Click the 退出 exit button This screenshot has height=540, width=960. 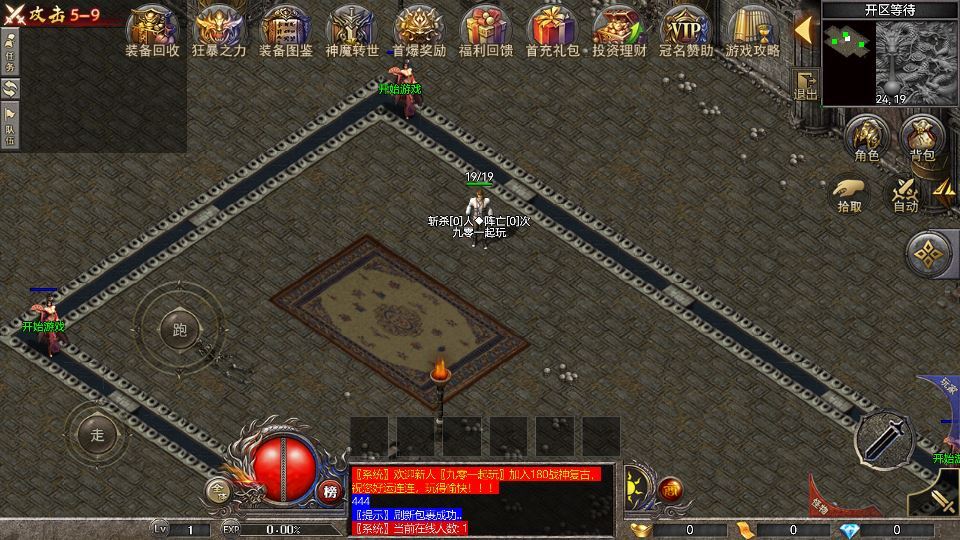click(x=805, y=84)
